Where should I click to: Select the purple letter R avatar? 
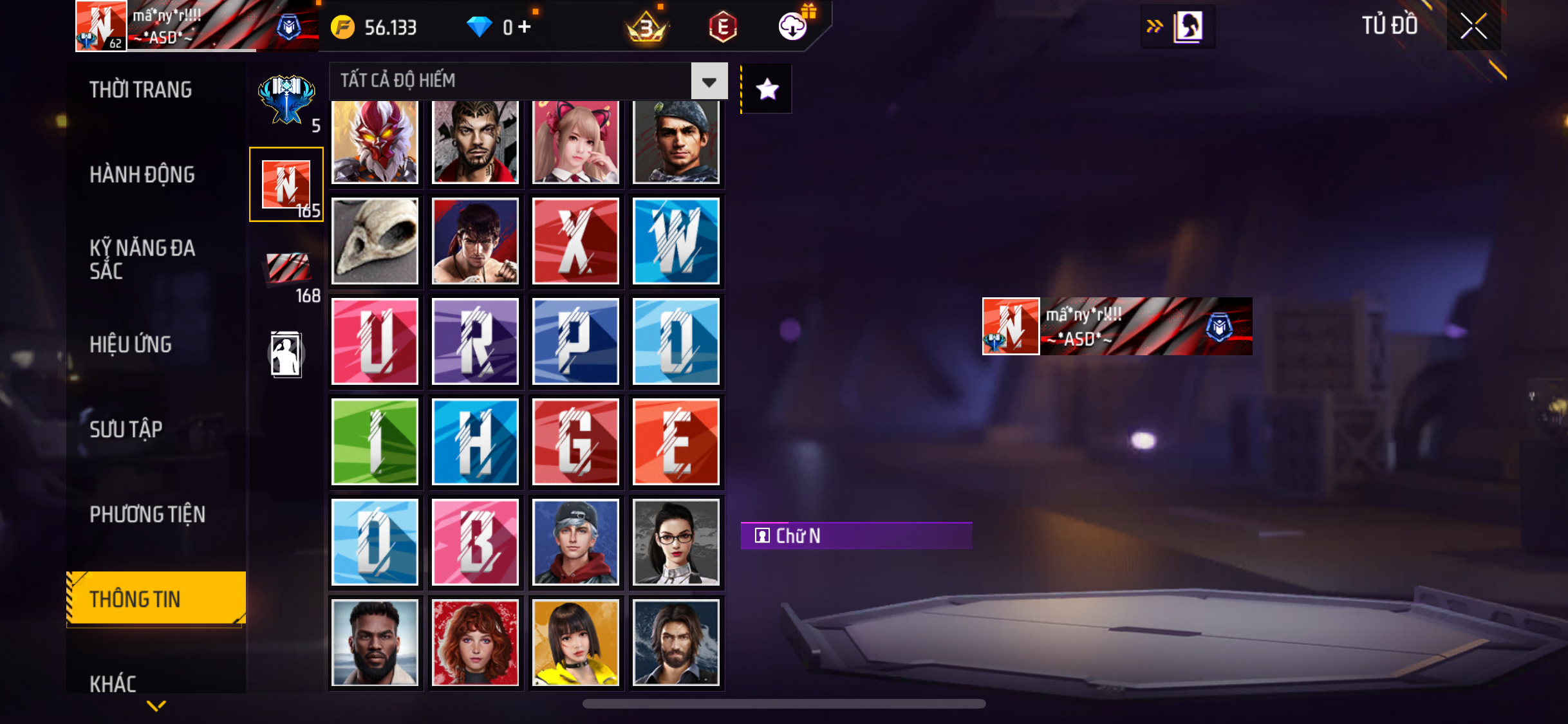[475, 341]
